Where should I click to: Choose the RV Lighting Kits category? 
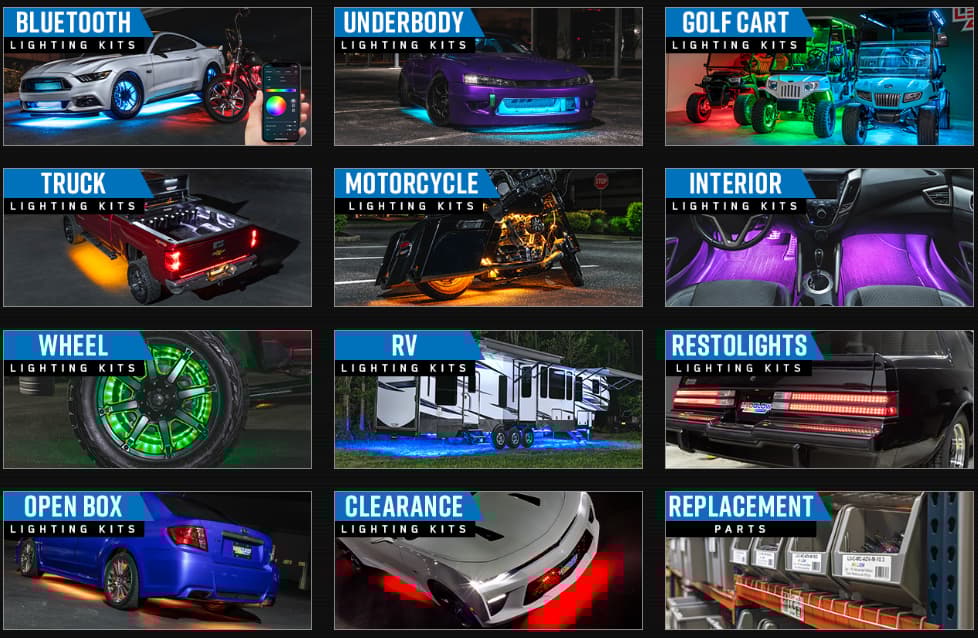(x=488, y=399)
